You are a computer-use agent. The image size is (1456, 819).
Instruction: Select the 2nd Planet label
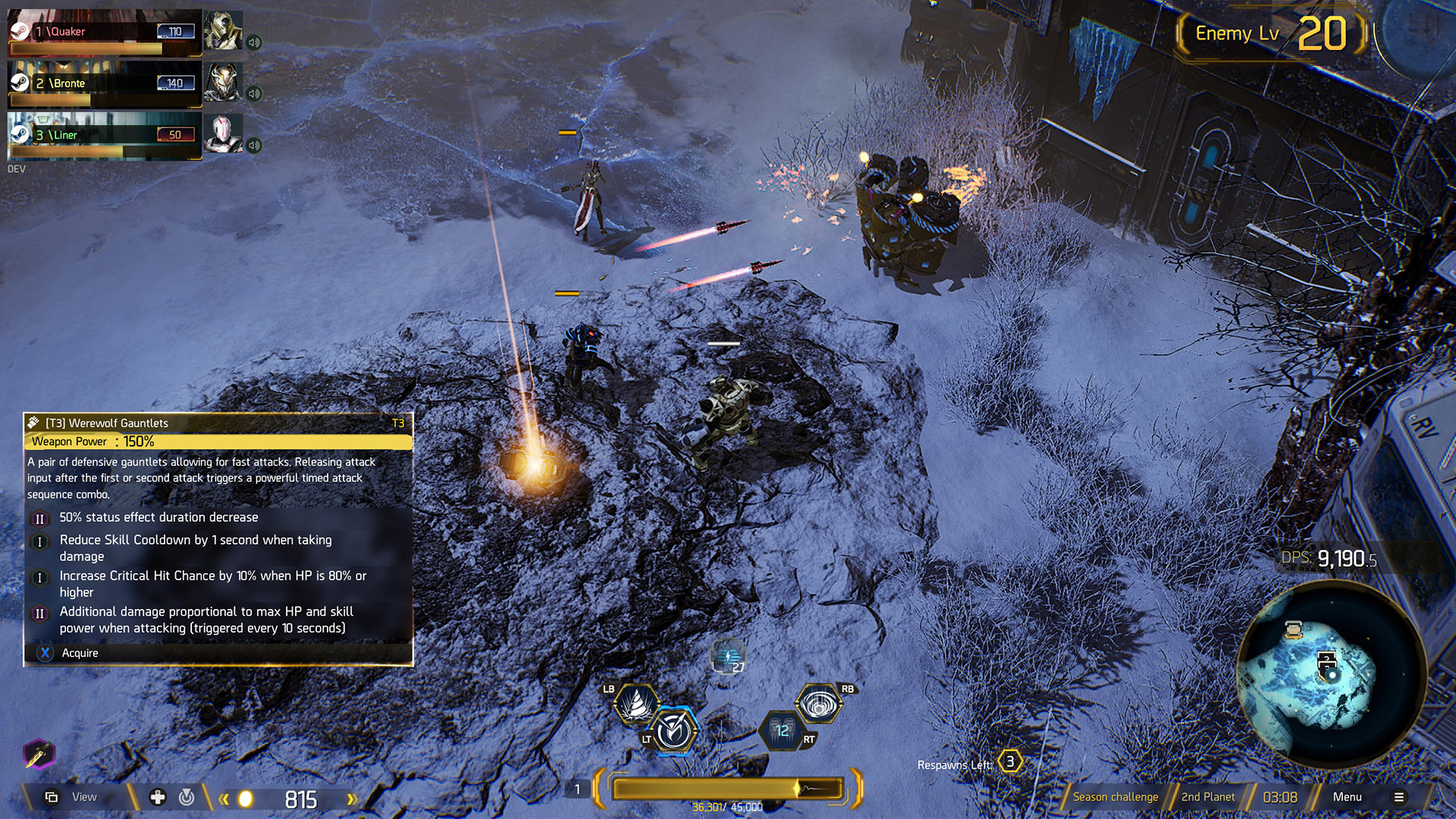[x=1206, y=797]
